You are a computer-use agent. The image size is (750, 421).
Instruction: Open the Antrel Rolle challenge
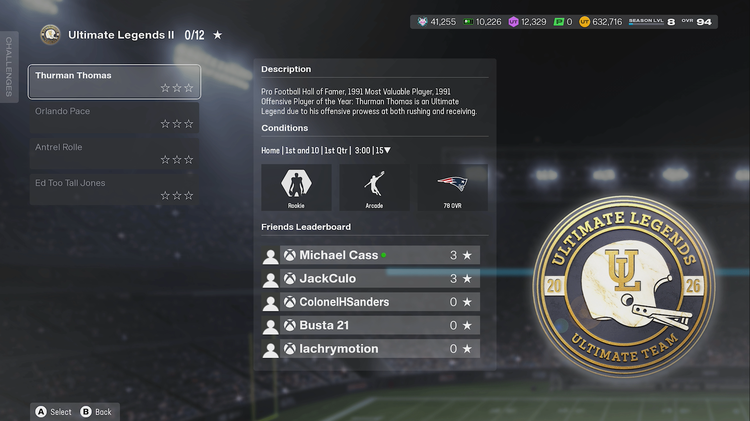click(114, 153)
